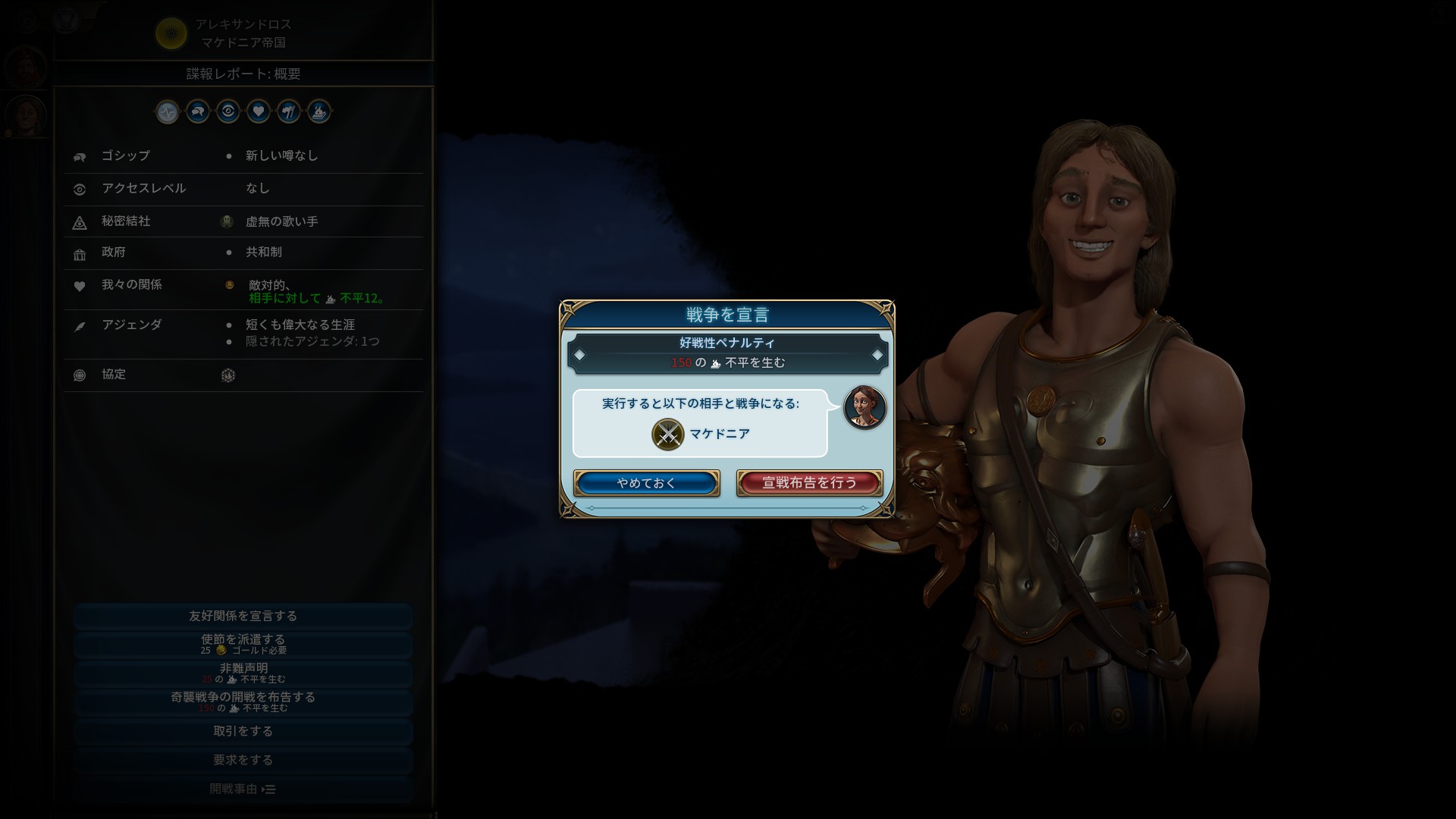Open 取引をする trade option
The height and width of the screenshot is (819, 1456).
(243, 731)
